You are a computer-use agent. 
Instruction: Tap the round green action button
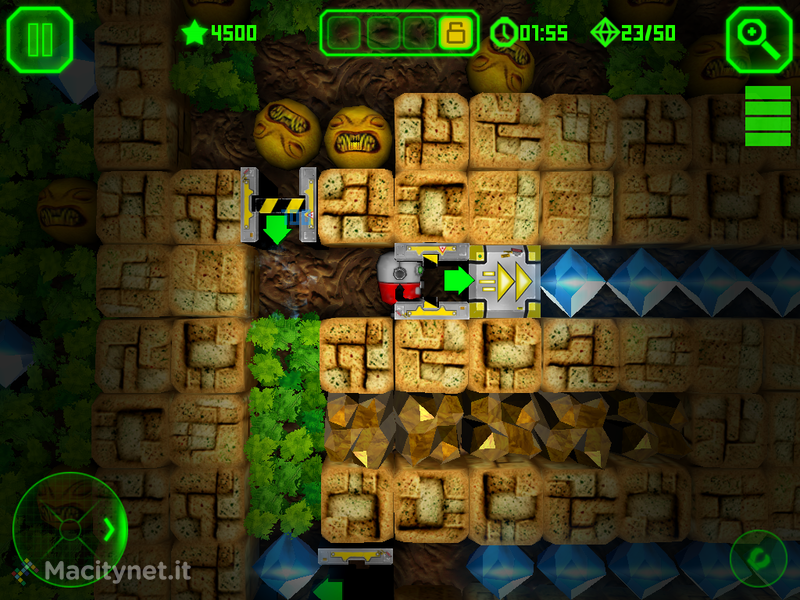click(758, 558)
